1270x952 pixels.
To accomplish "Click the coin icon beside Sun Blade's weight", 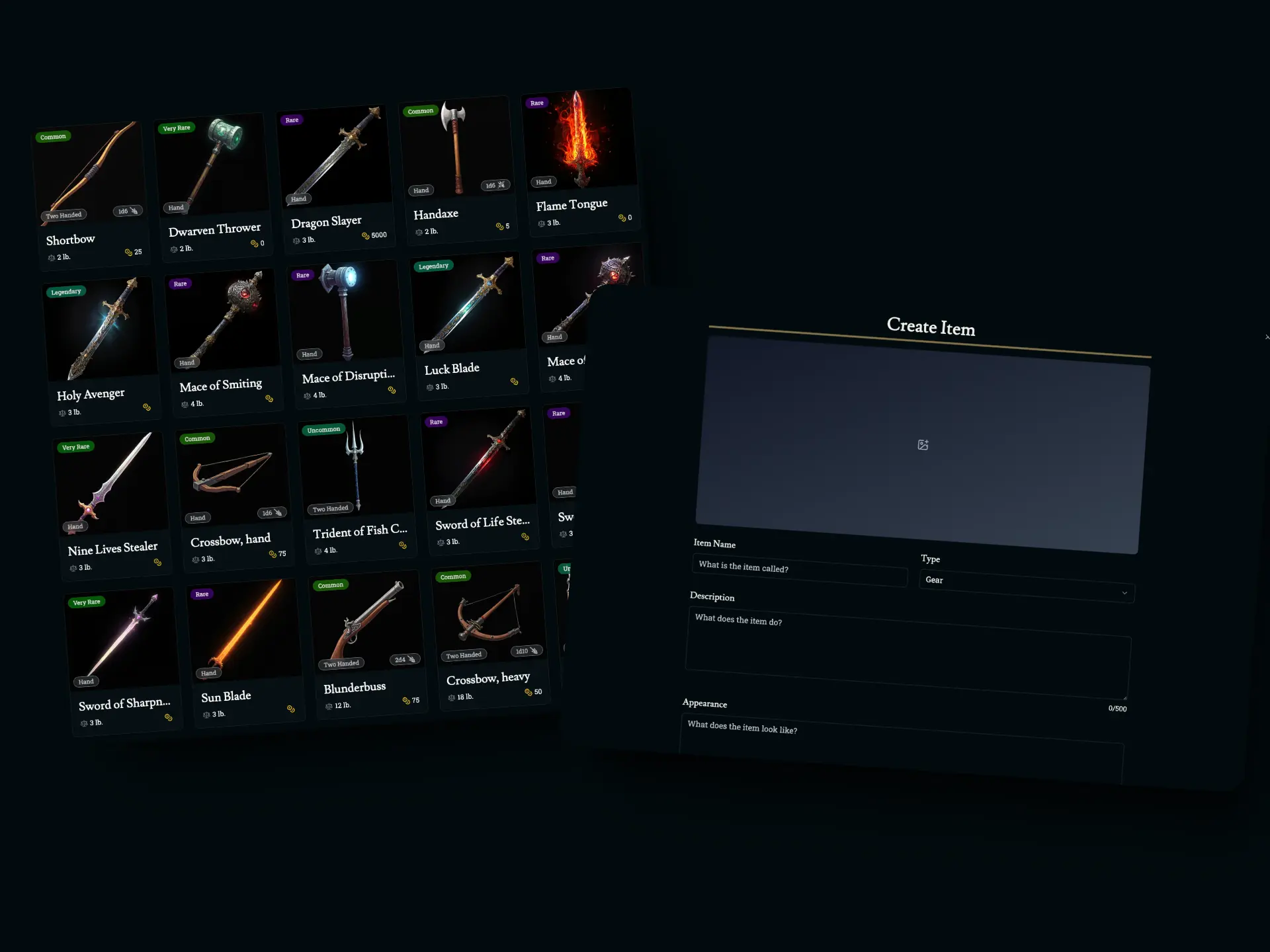I will (x=291, y=709).
